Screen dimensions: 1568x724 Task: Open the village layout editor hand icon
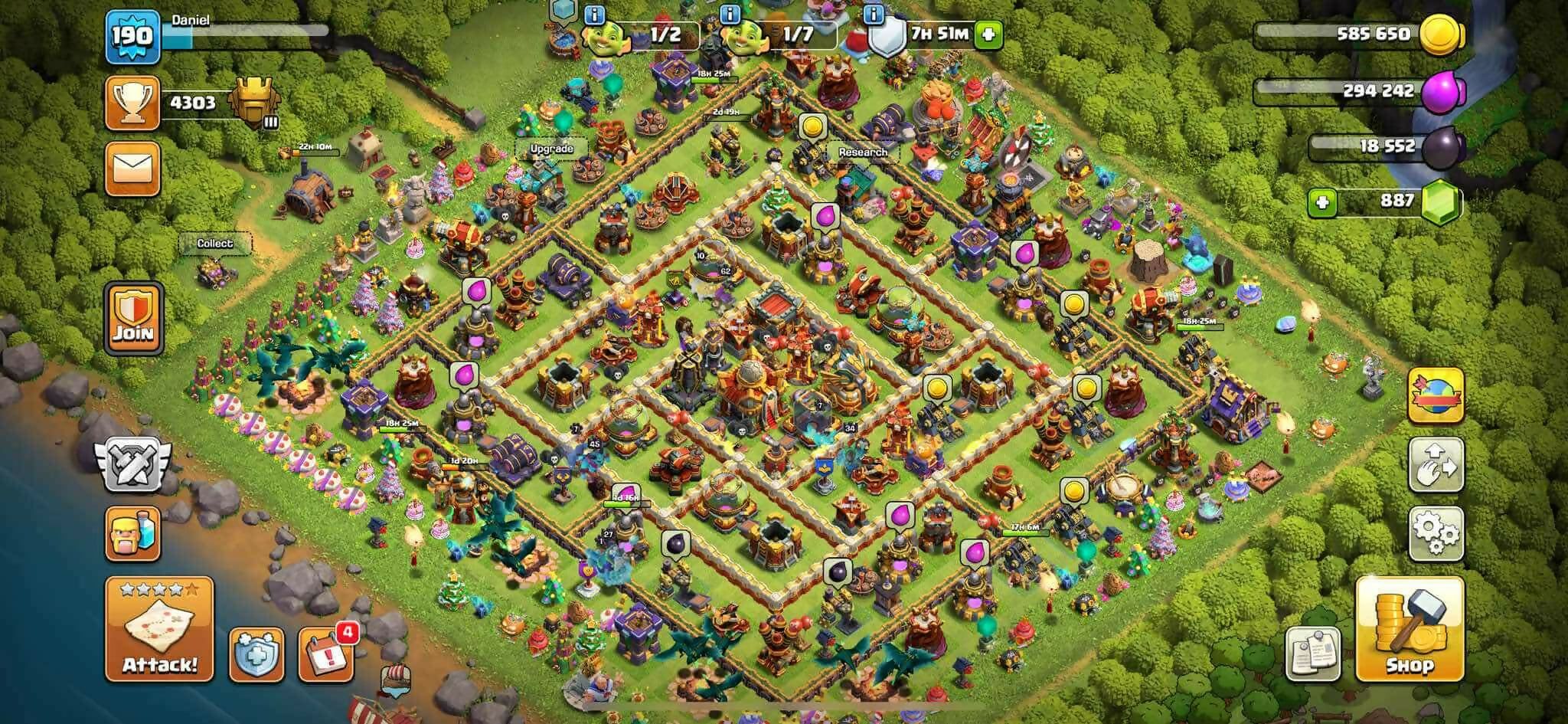click(x=1436, y=466)
